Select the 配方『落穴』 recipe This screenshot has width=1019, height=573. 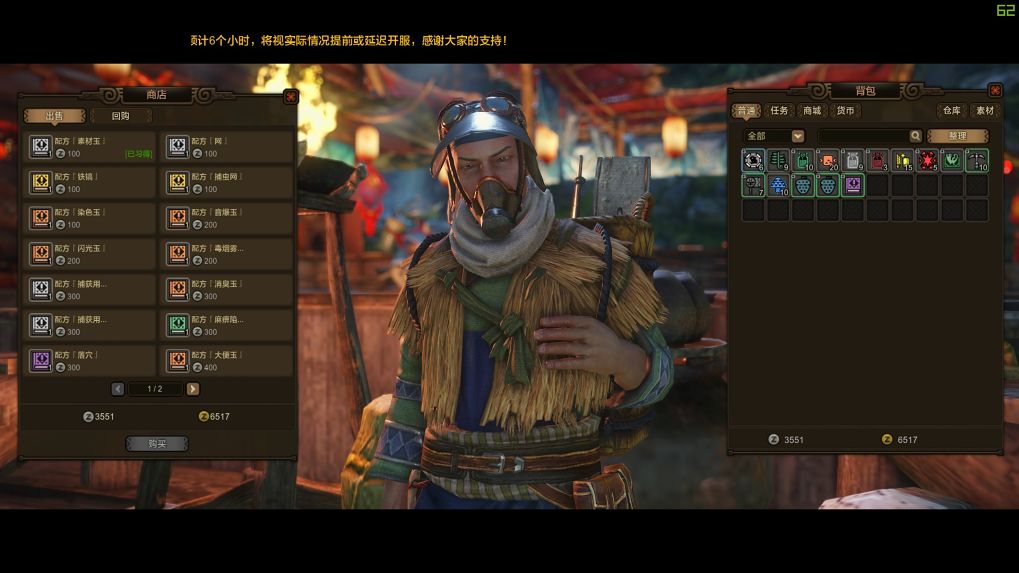point(91,361)
